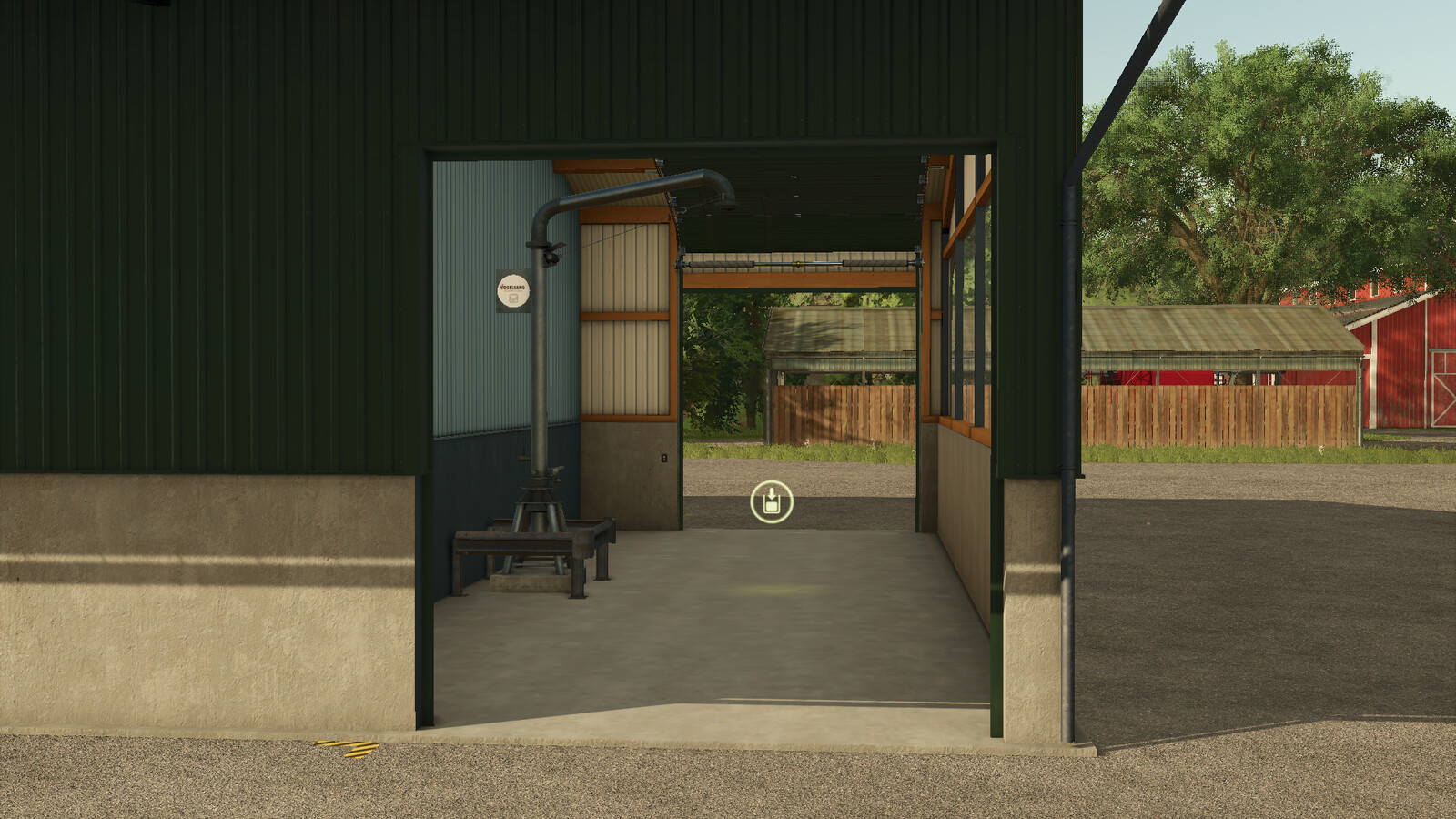Select the arrow inside the unload marker

pos(772,492)
